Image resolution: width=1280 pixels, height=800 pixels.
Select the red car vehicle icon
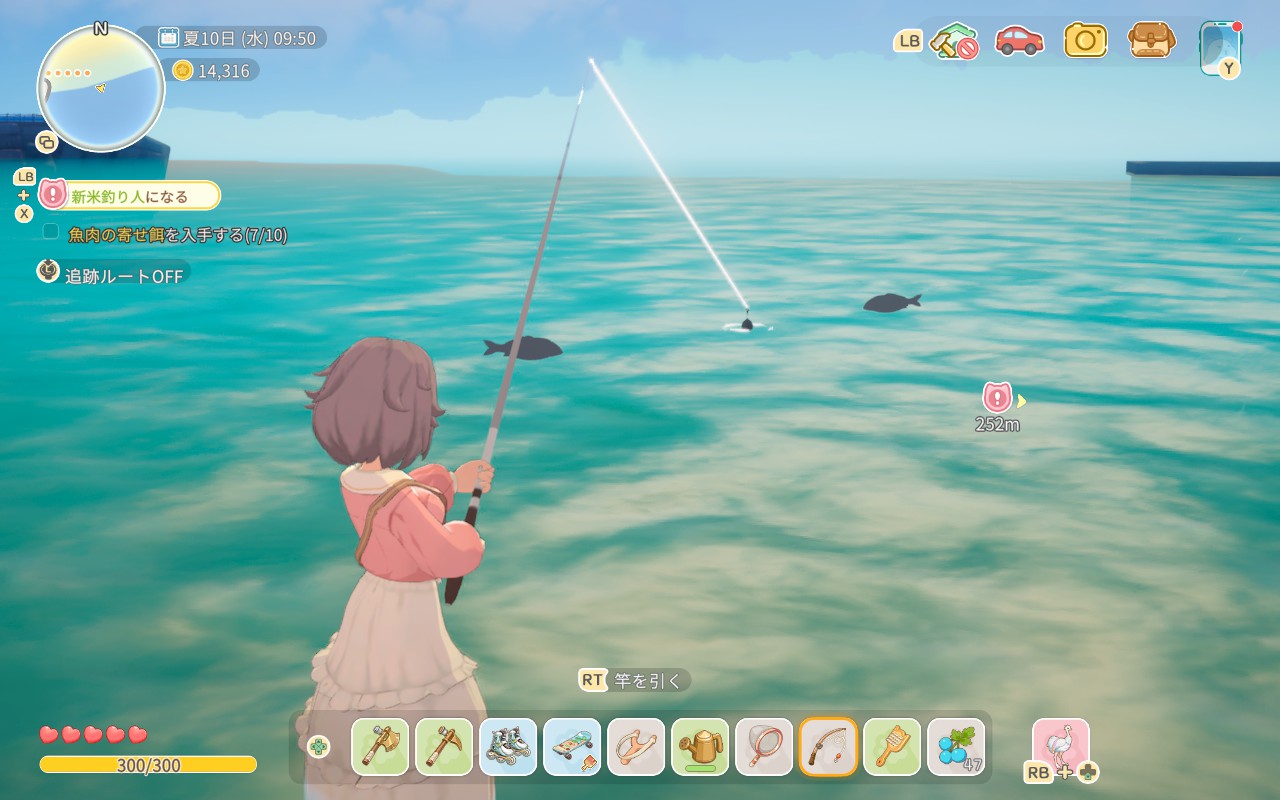(1019, 41)
